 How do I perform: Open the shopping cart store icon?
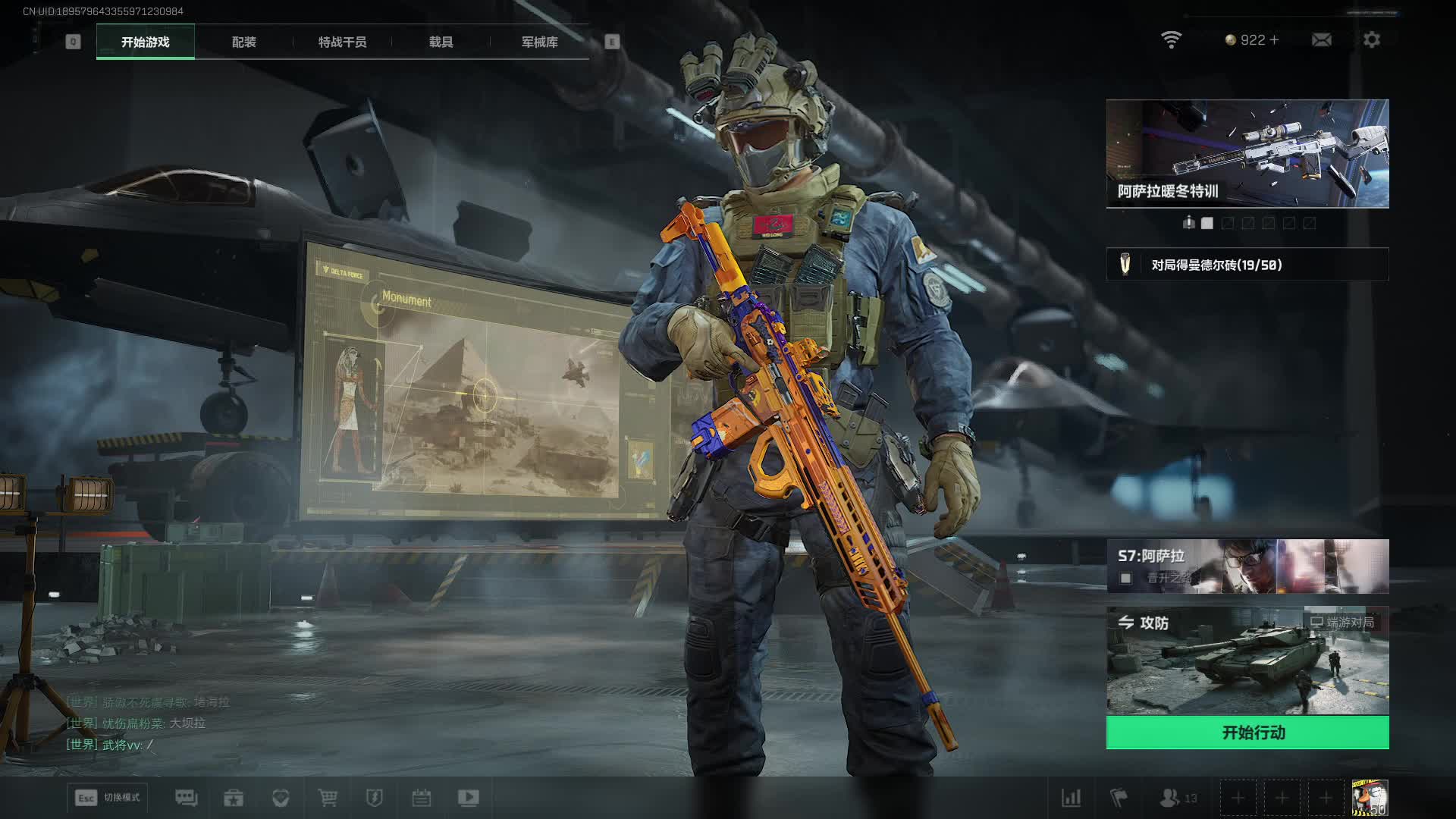(328, 797)
